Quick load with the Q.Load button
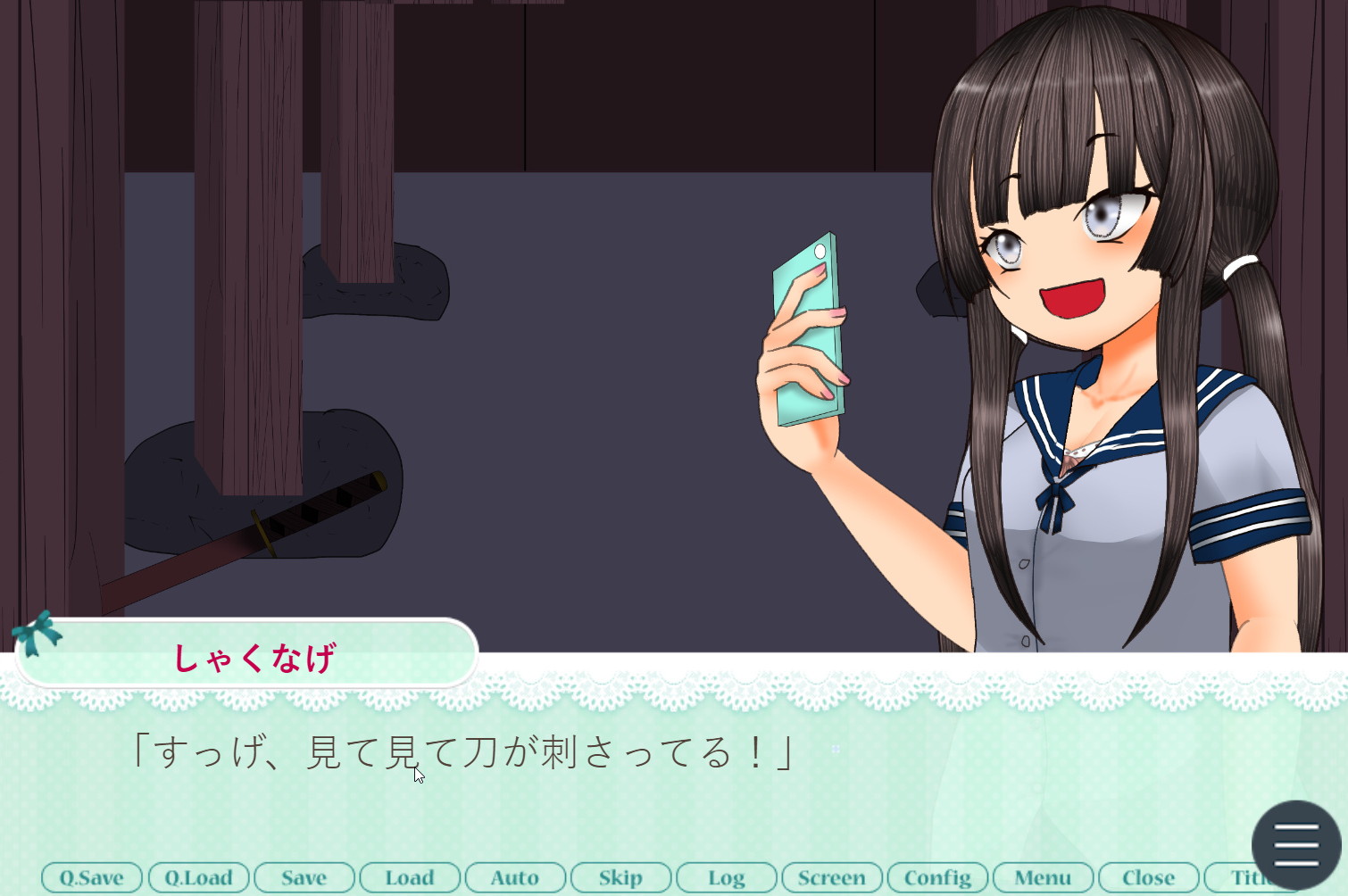The width and height of the screenshot is (1348, 896). 198,877
